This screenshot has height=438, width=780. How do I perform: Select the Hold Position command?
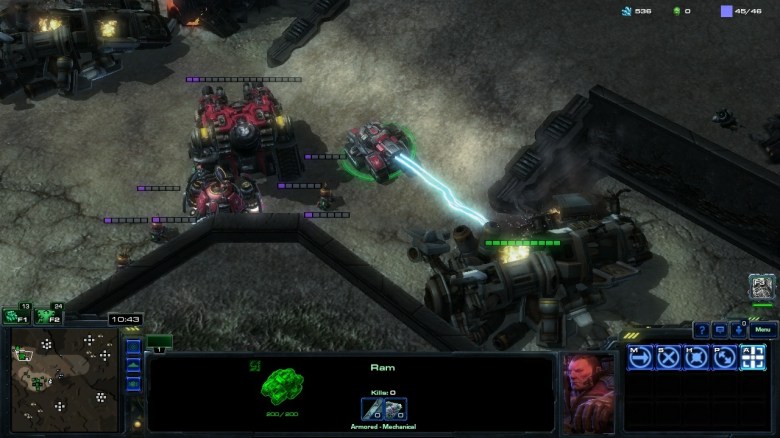point(697,357)
